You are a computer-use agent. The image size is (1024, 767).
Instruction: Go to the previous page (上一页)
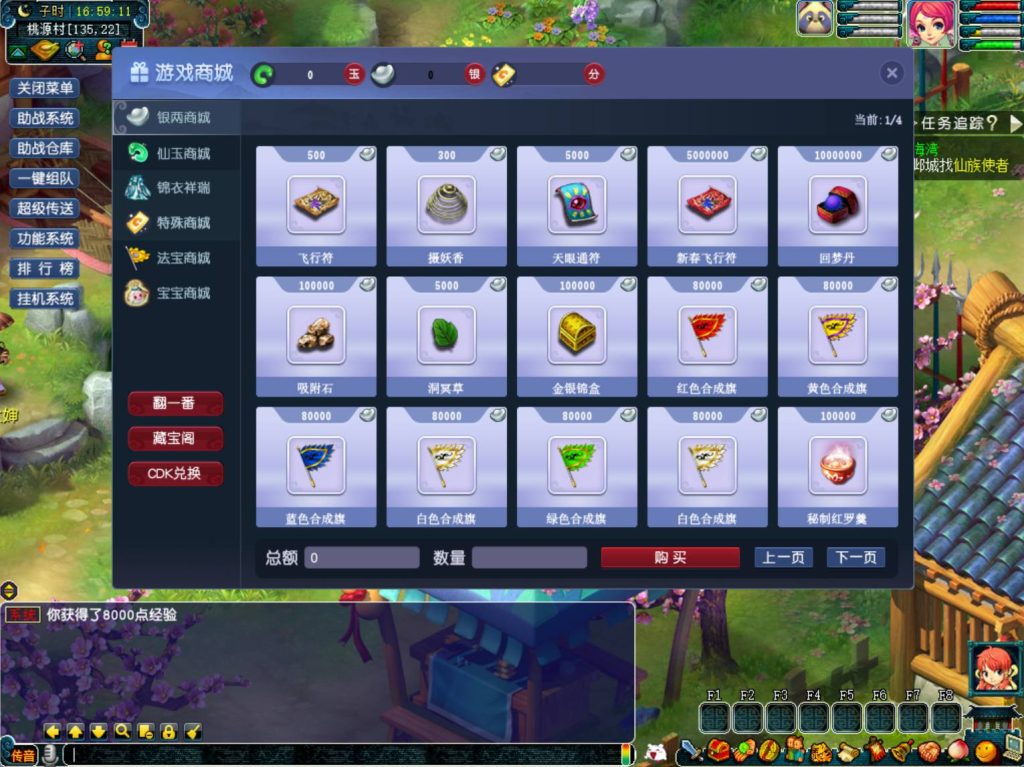pos(783,557)
